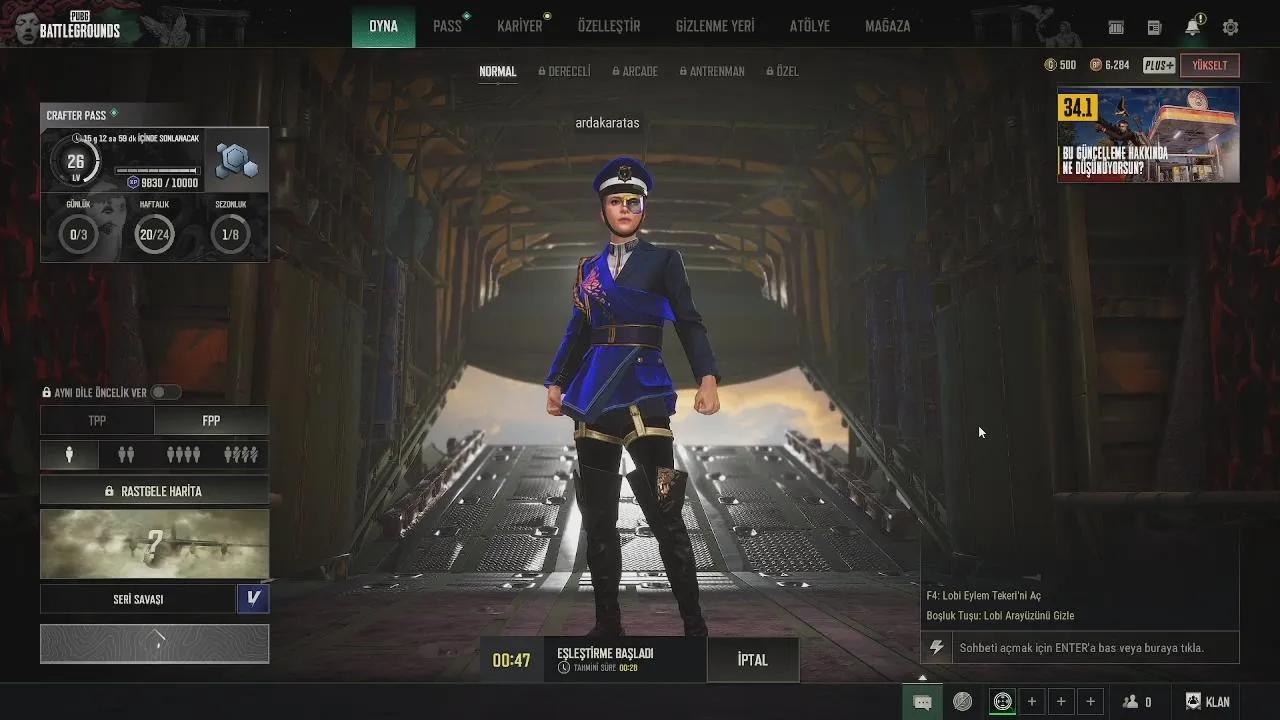Expand an empty party slot with plus

pyautogui.click(x=1034, y=701)
